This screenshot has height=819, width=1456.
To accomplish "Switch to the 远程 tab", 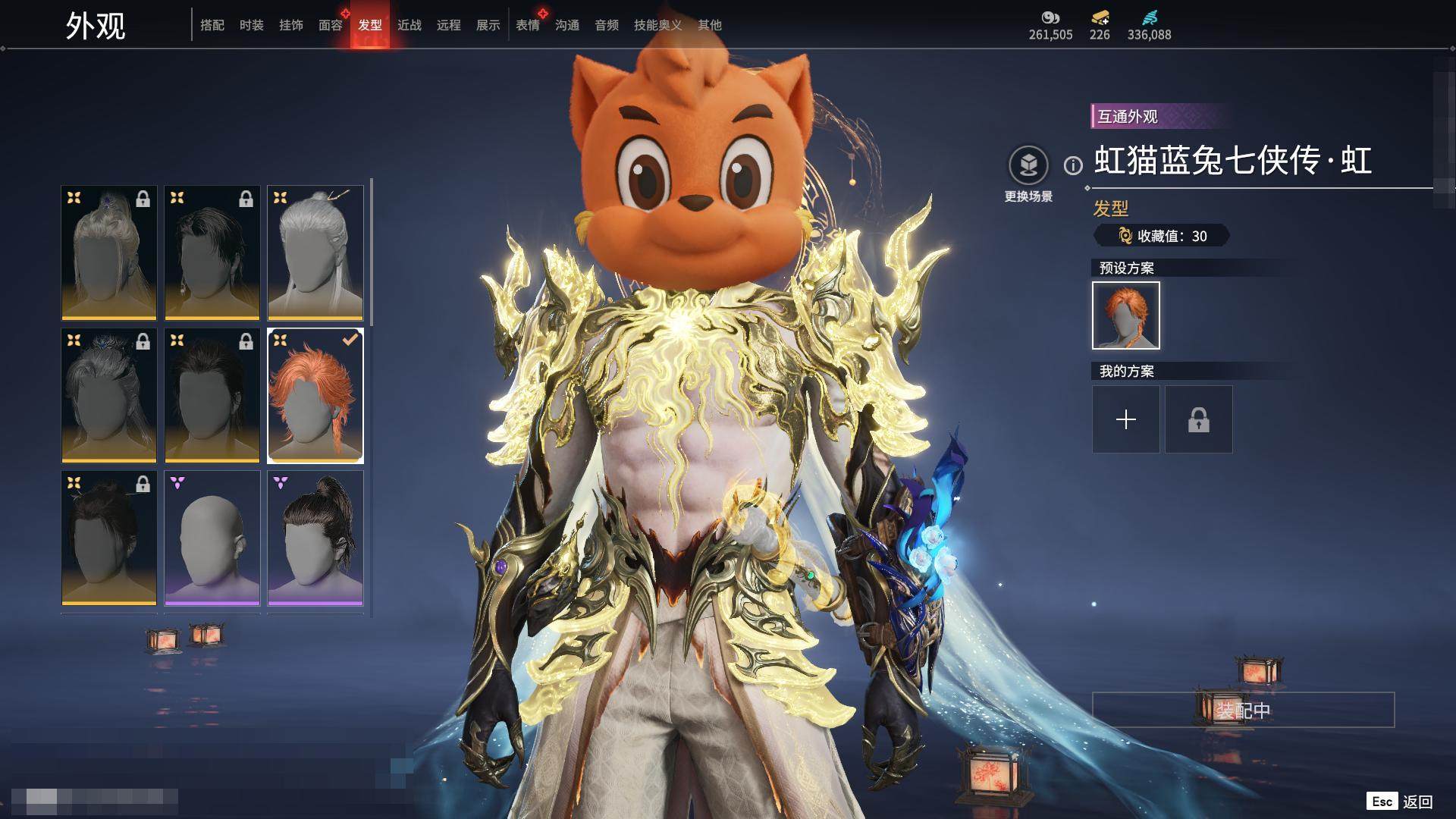I will pos(449,25).
